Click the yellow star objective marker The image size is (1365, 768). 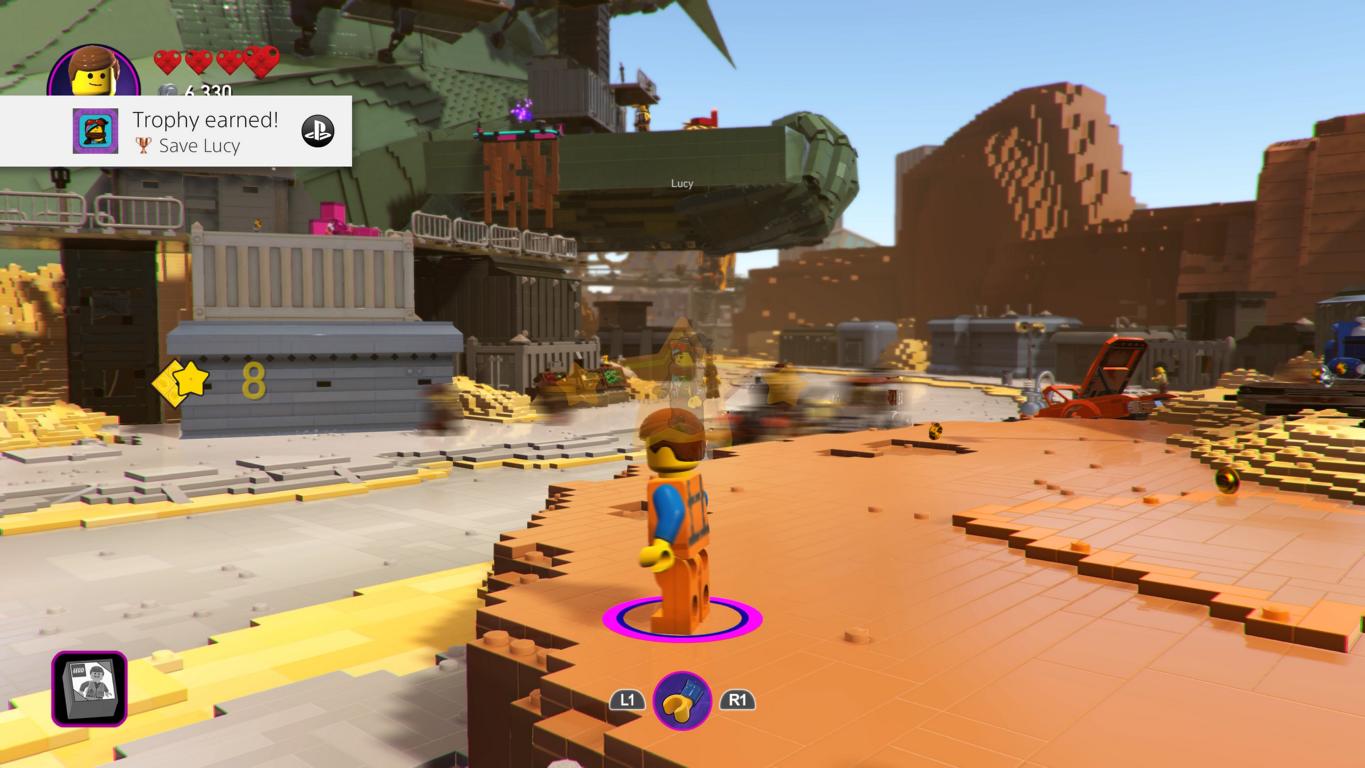pos(182,381)
